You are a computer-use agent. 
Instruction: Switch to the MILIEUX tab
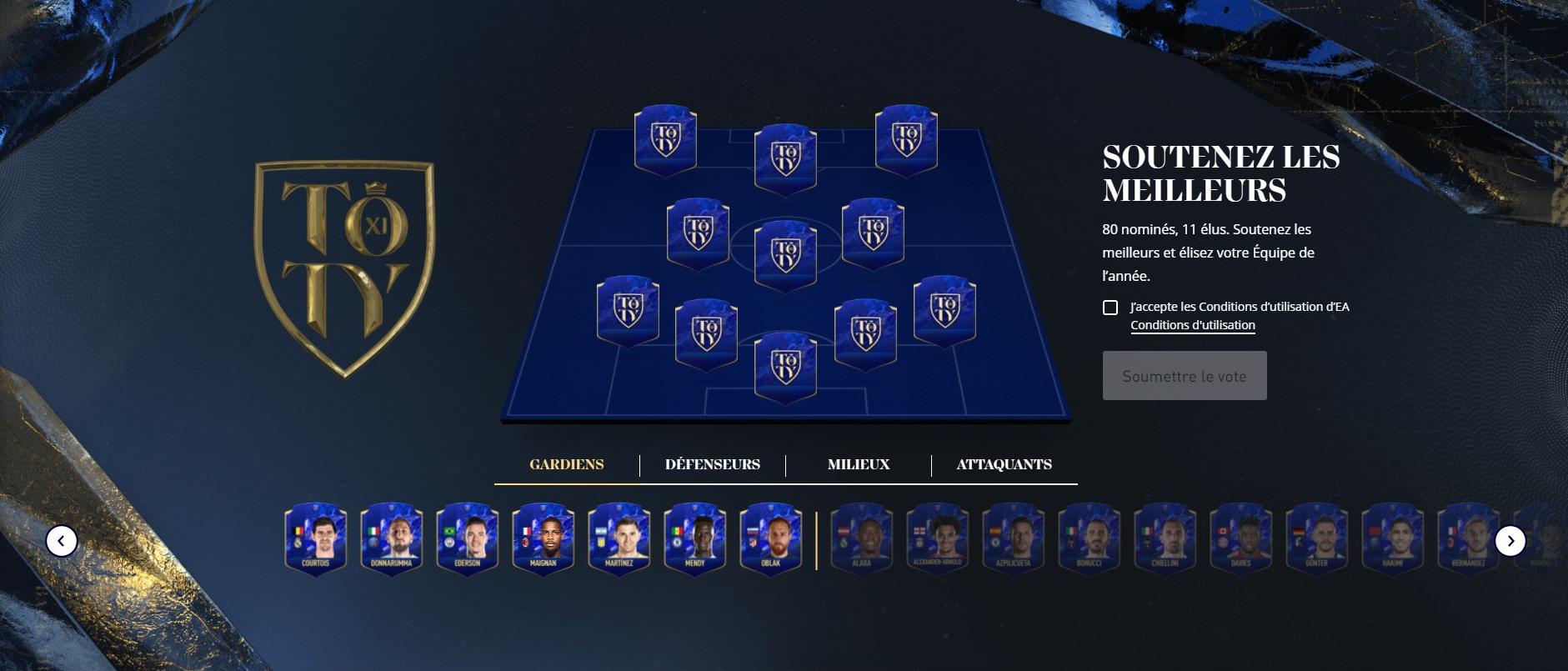point(858,464)
